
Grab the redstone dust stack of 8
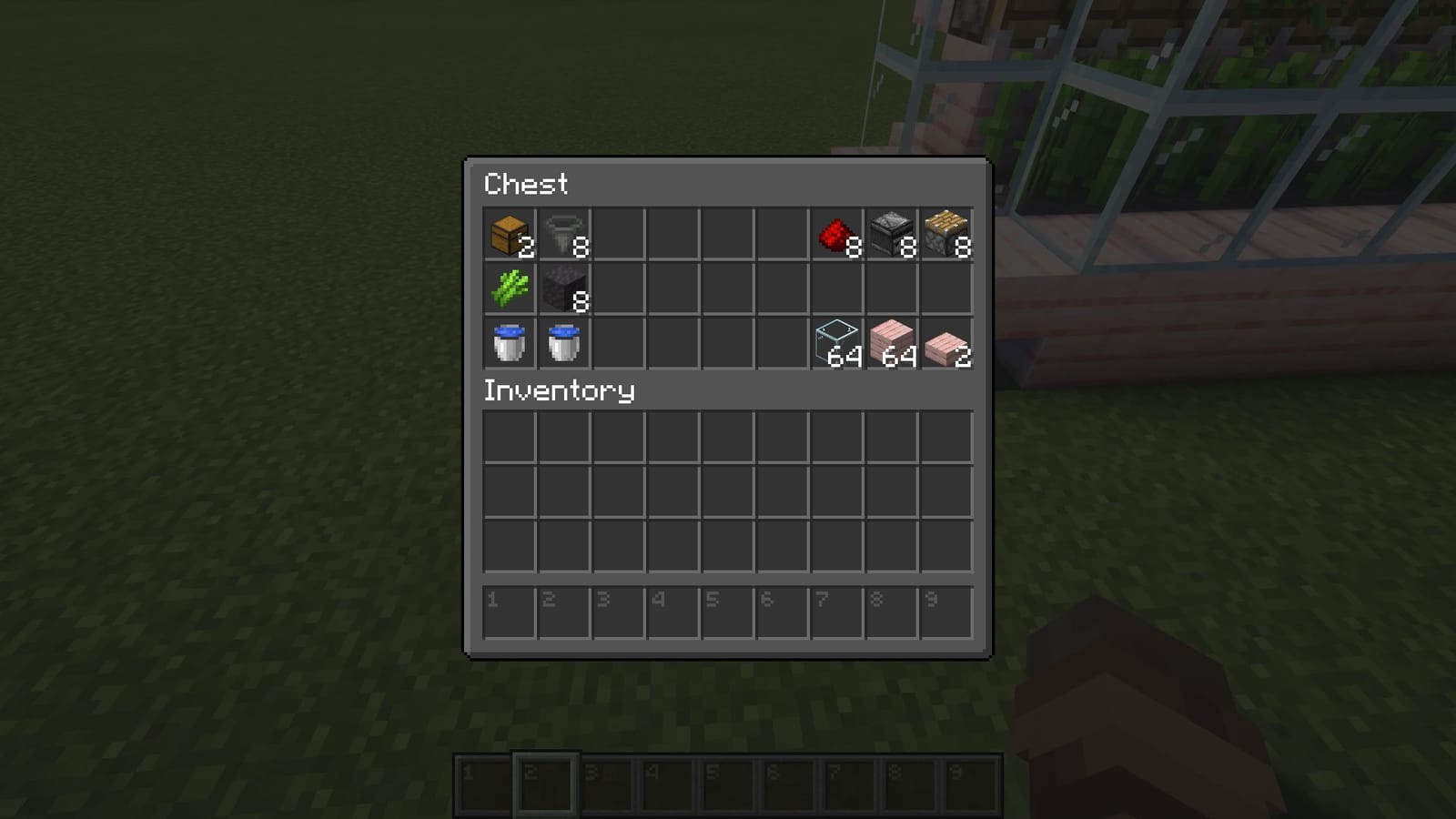point(837,235)
